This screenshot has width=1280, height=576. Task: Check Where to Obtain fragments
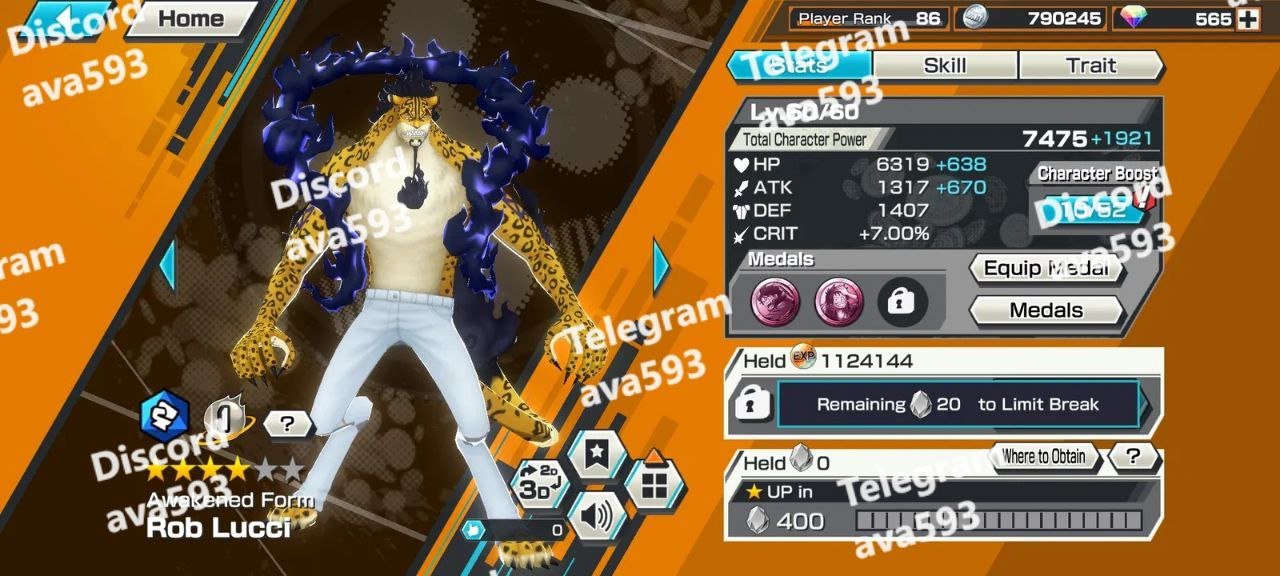tap(1043, 457)
